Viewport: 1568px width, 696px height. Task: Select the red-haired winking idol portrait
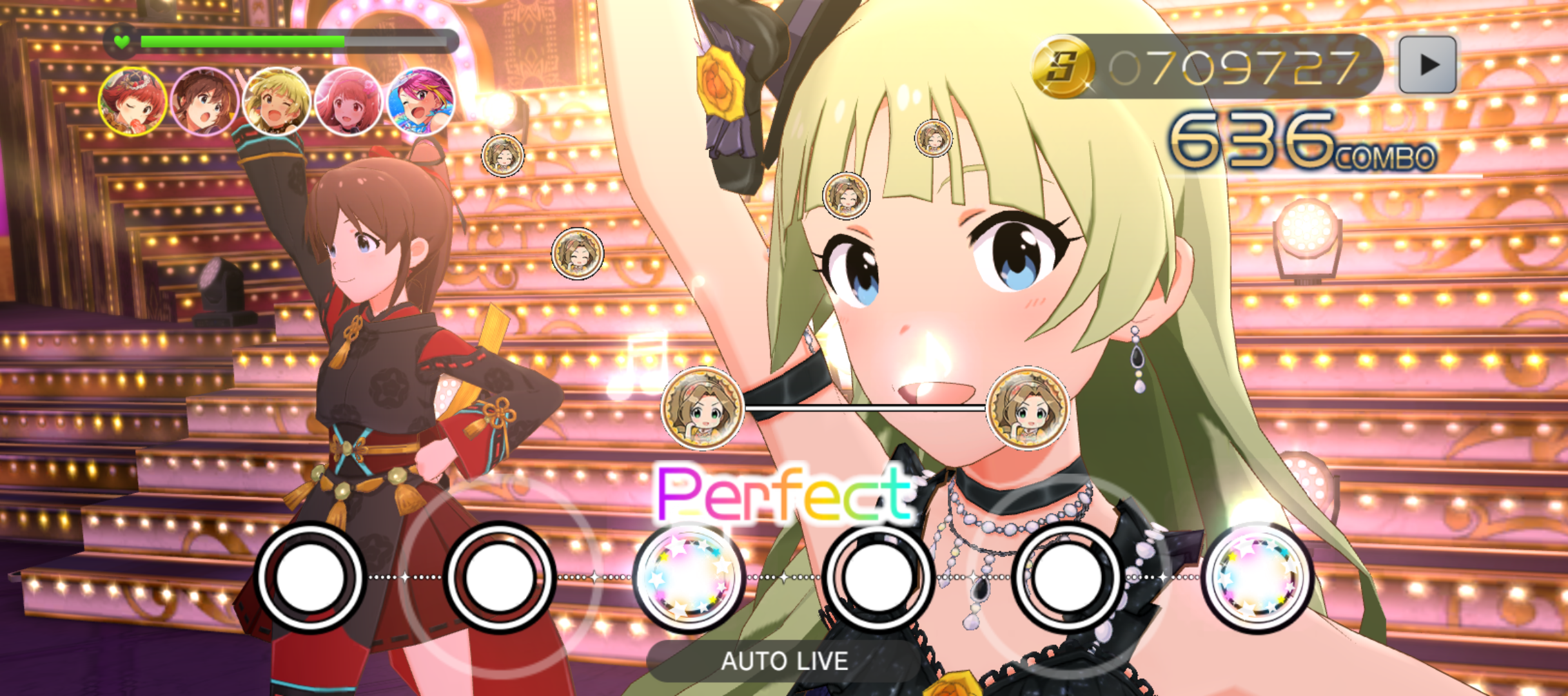pyautogui.click(x=133, y=102)
